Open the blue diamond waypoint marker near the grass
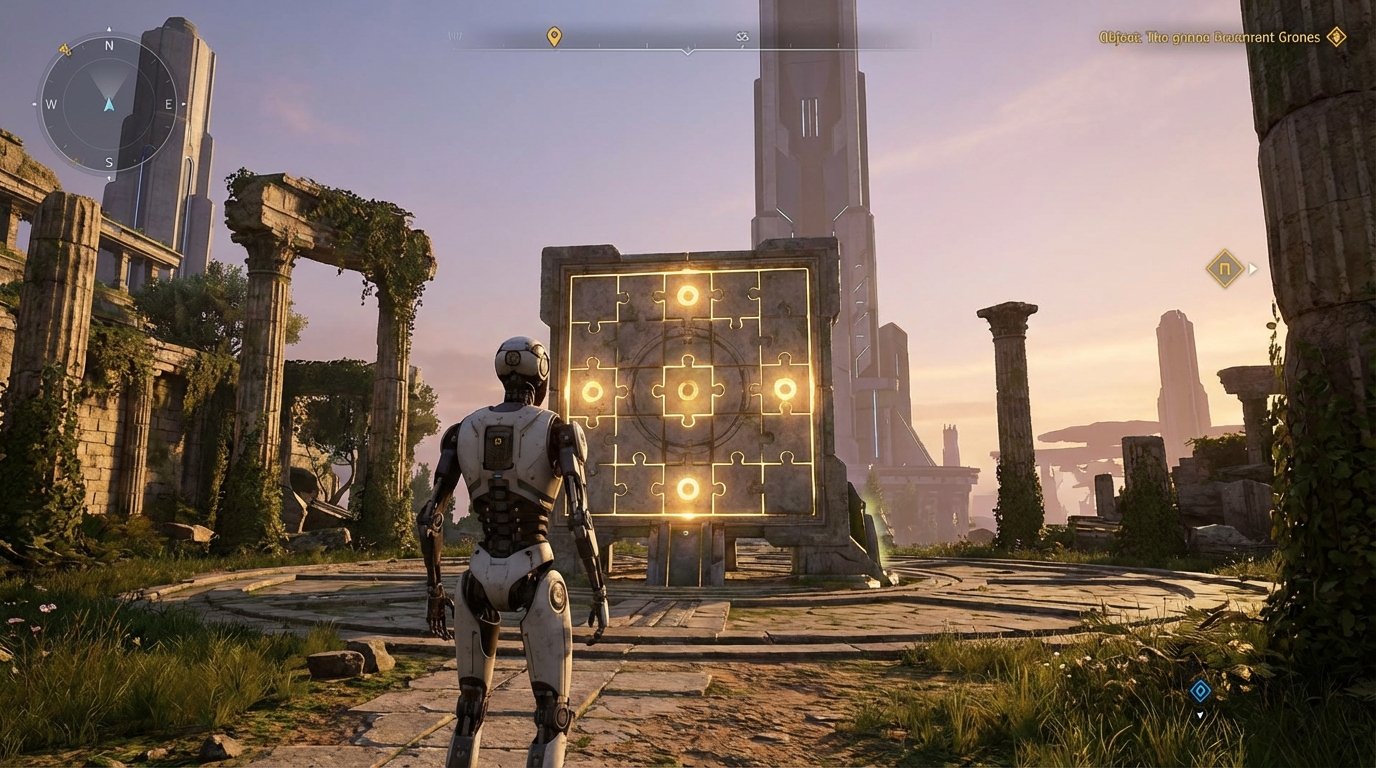The height and width of the screenshot is (768, 1376). tap(1199, 691)
